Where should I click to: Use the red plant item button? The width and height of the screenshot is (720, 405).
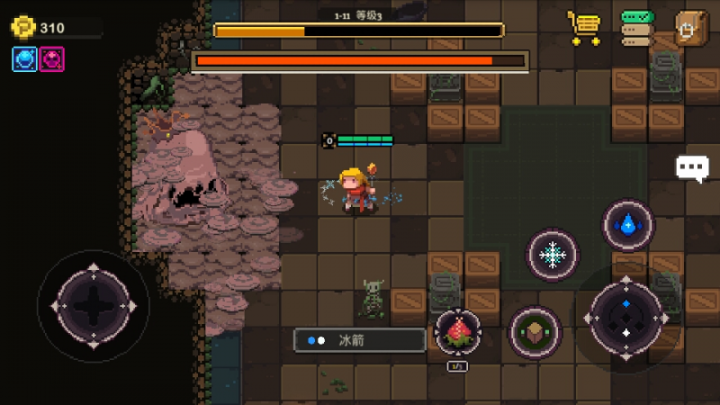(x=458, y=332)
